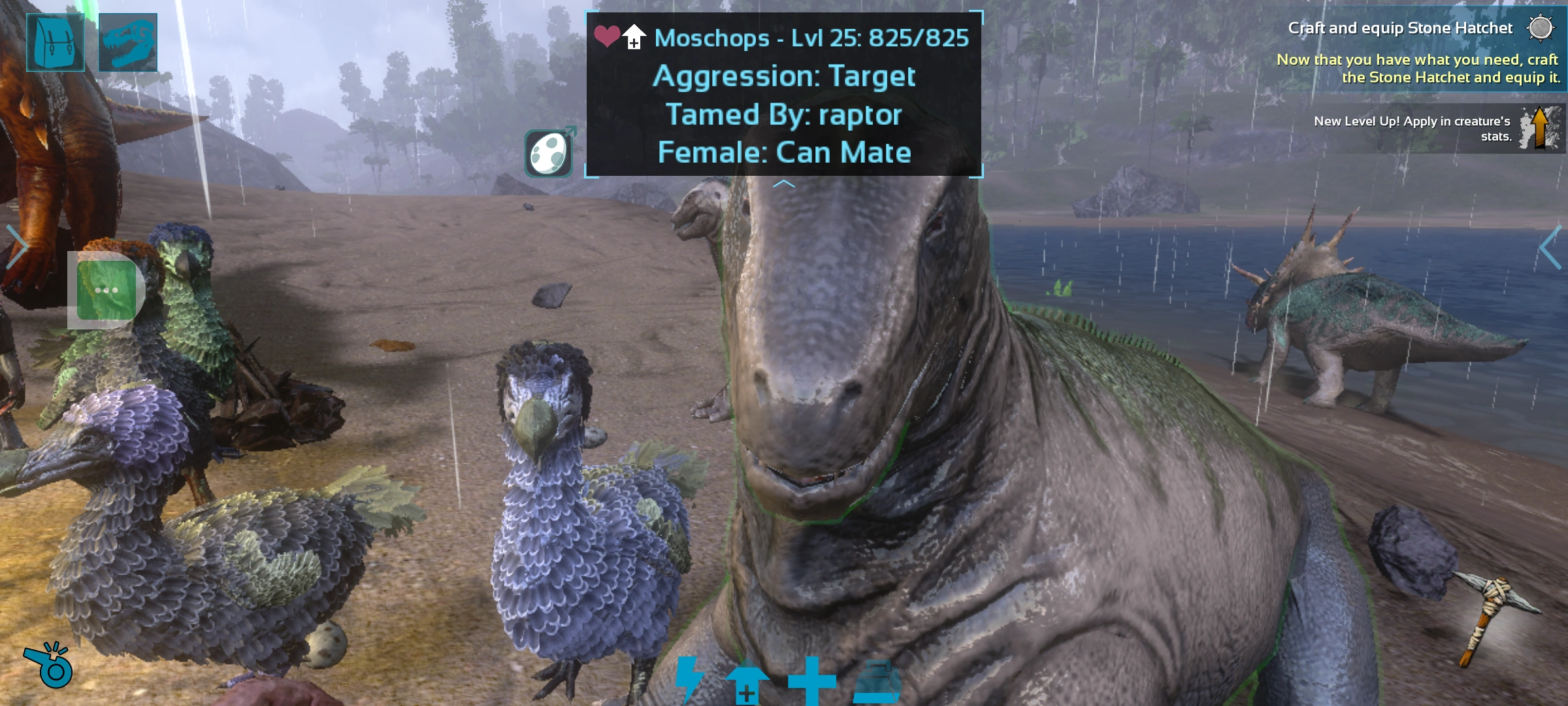1568x706 pixels.
Task: Expand the left side panel arrow
Action: coord(16,245)
